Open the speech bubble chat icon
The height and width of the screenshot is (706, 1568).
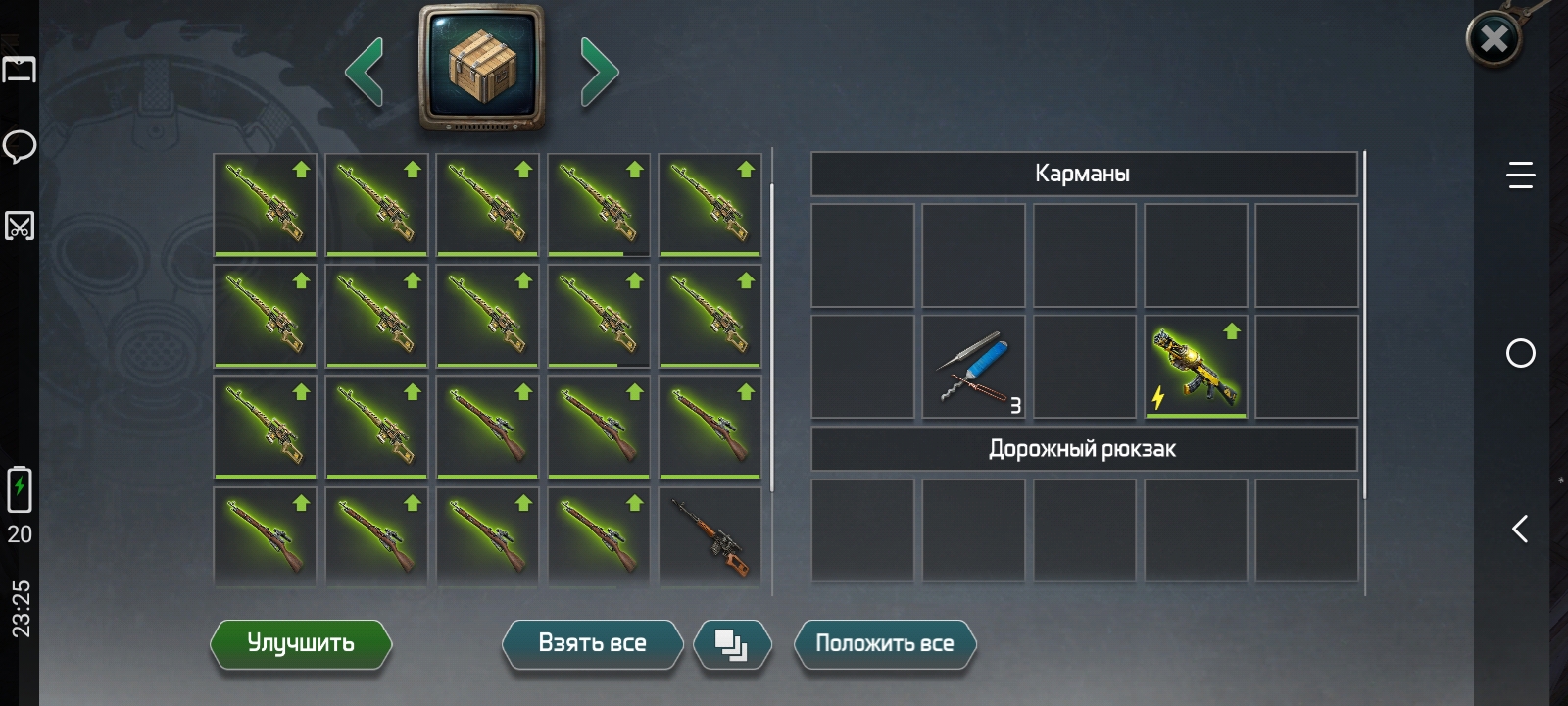[x=20, y=147]
